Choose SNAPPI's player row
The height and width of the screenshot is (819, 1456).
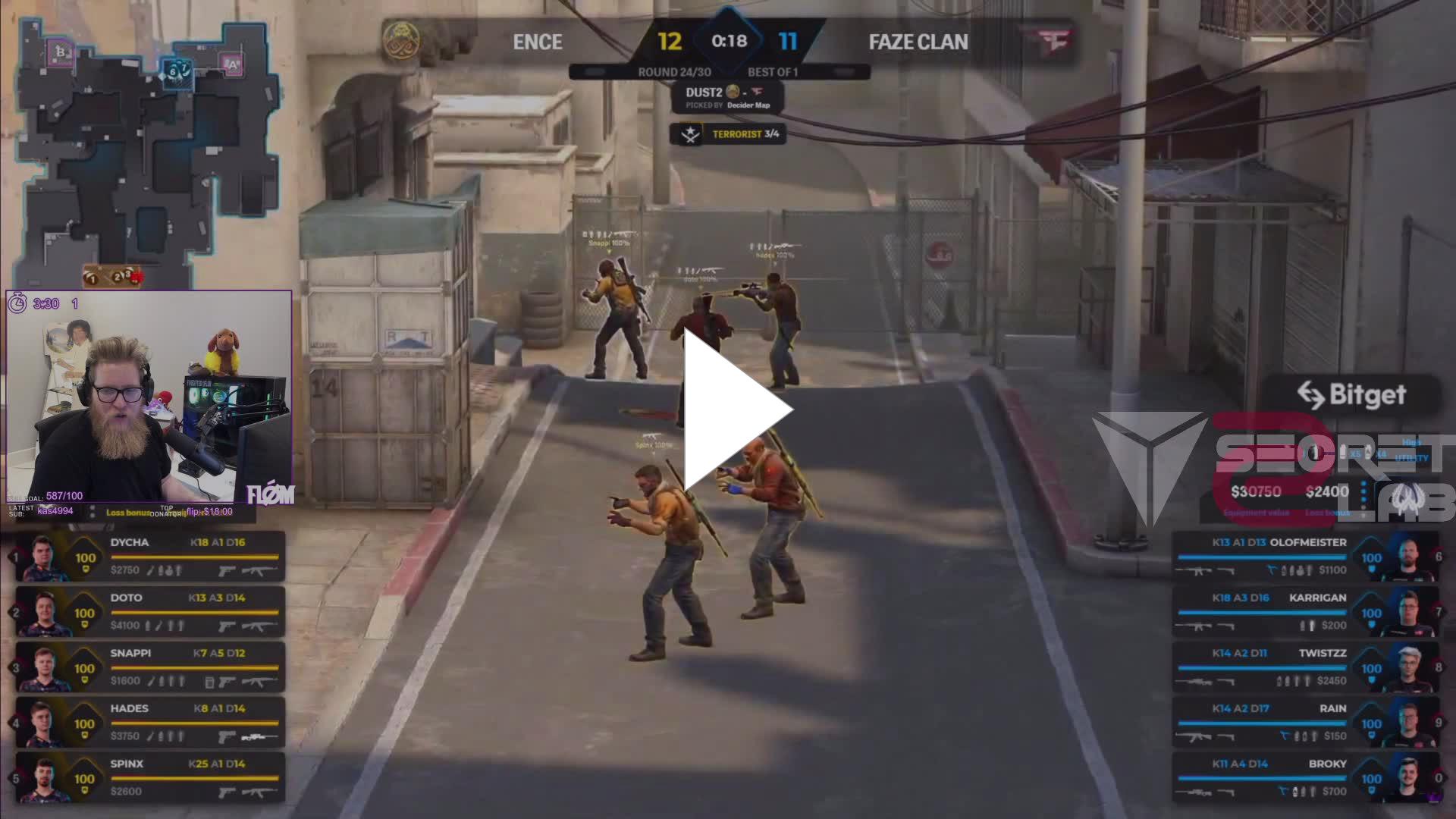click(150, 667)
